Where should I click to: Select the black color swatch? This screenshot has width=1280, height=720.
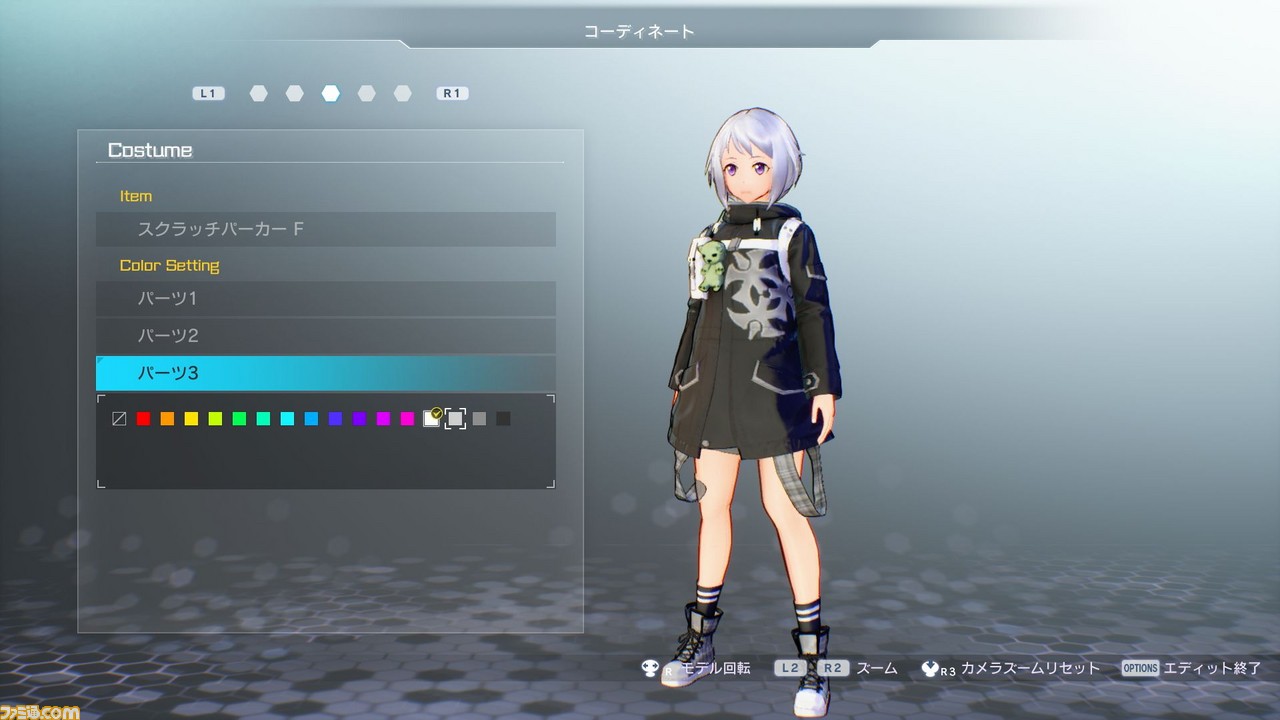503,419
